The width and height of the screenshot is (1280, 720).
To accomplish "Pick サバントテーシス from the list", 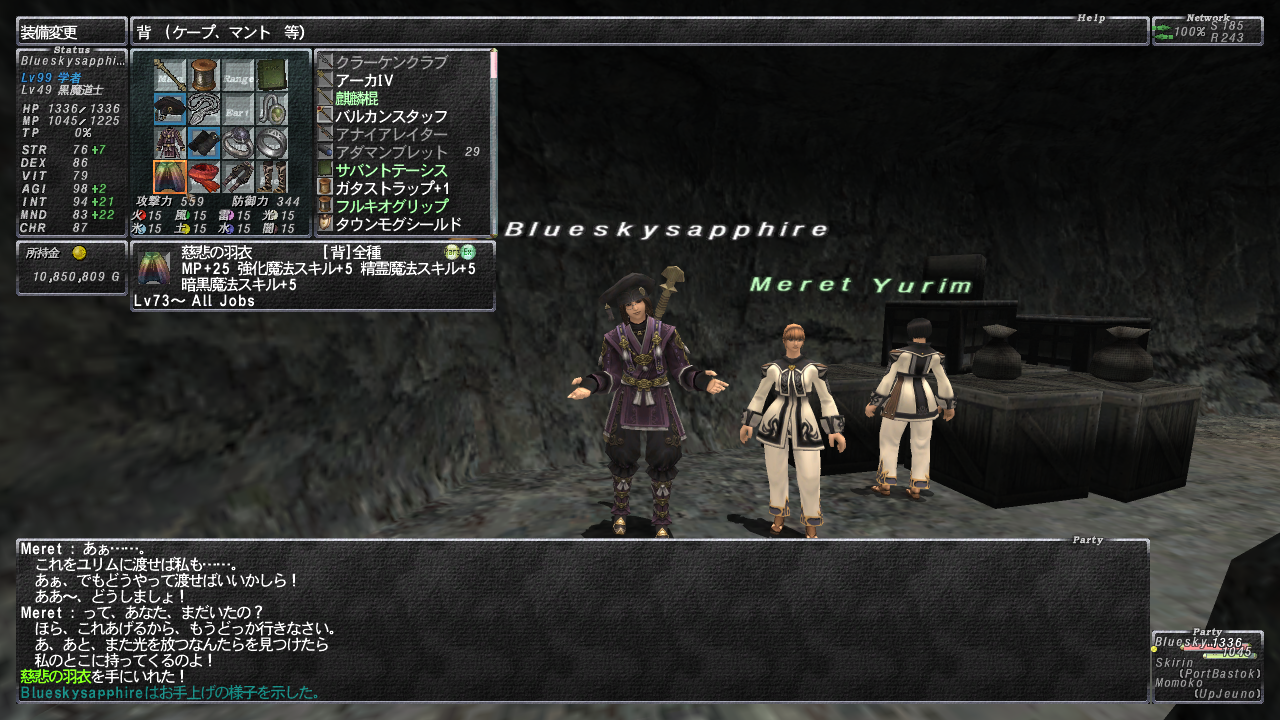I will (x=391, y=170).
